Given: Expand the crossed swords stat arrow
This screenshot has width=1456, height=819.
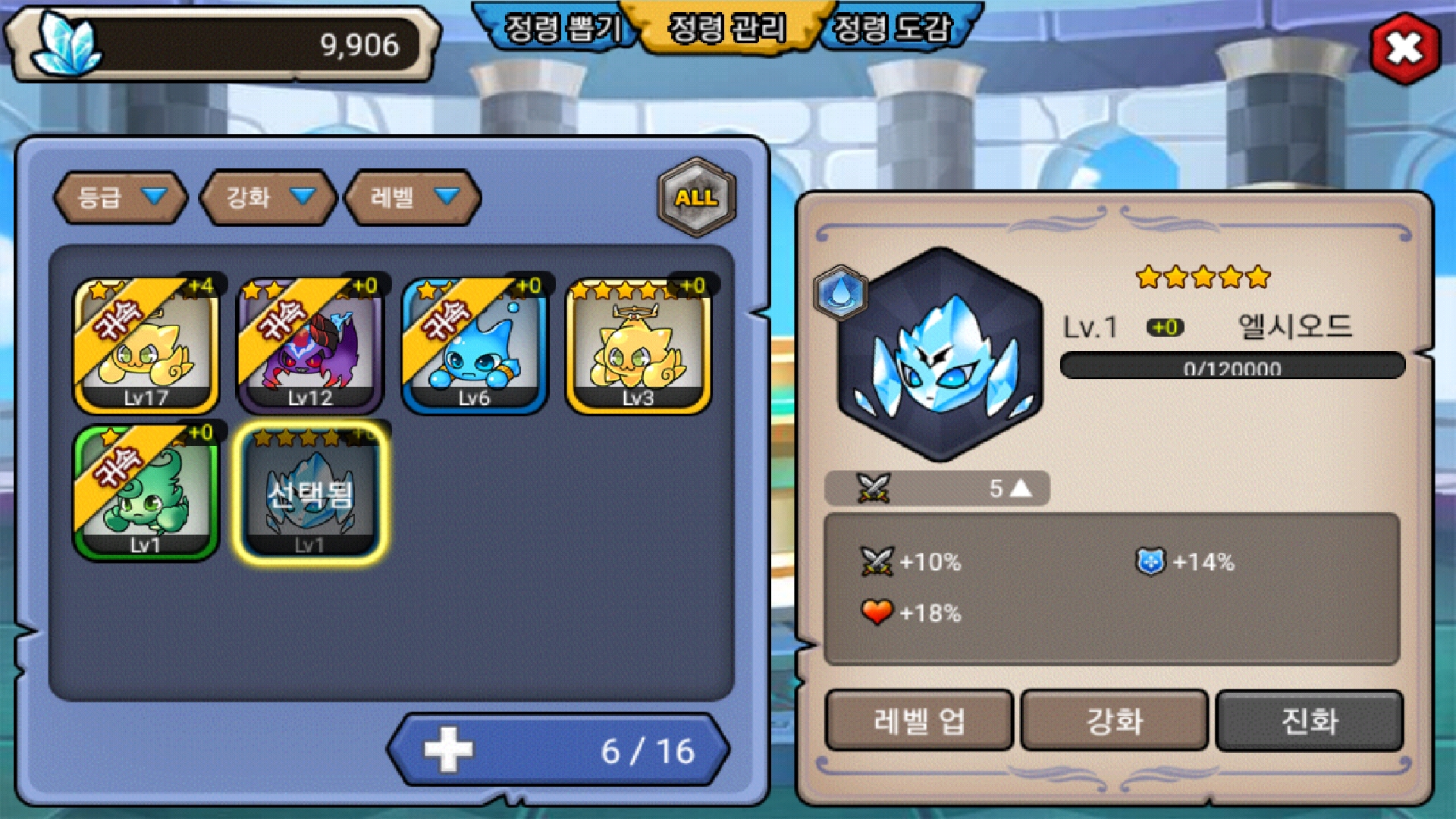Looking at the screenshot, I should click(x=1021, y=488).
